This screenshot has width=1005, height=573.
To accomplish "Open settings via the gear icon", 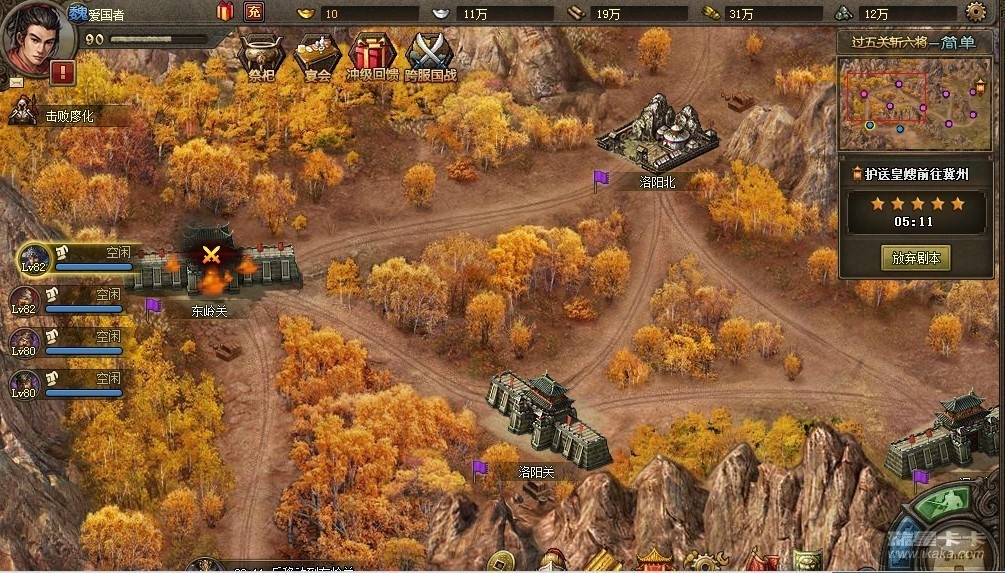I will click(976, 12).
